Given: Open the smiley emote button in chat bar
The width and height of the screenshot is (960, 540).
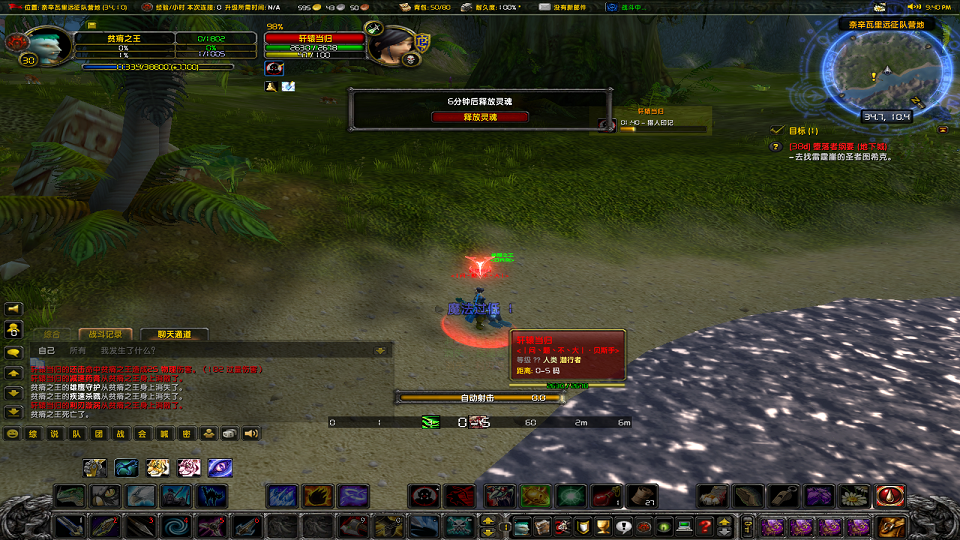Looking at the screenshot, I should click(x=13, y=434).
